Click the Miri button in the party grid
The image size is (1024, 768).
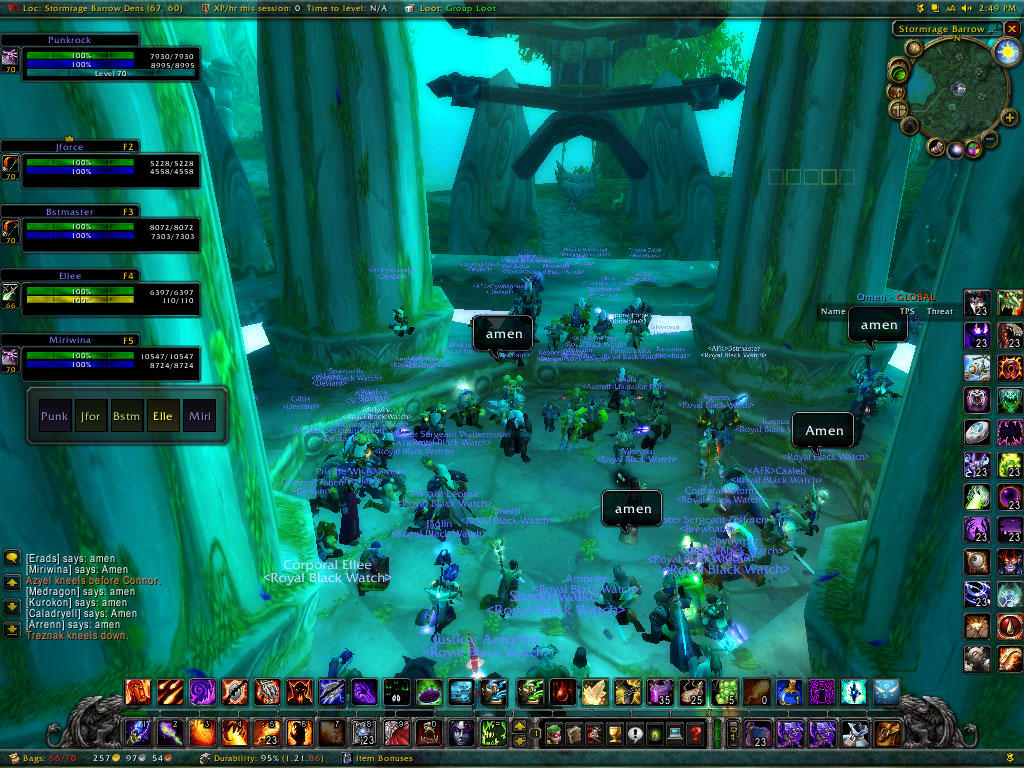click(198, 415)
